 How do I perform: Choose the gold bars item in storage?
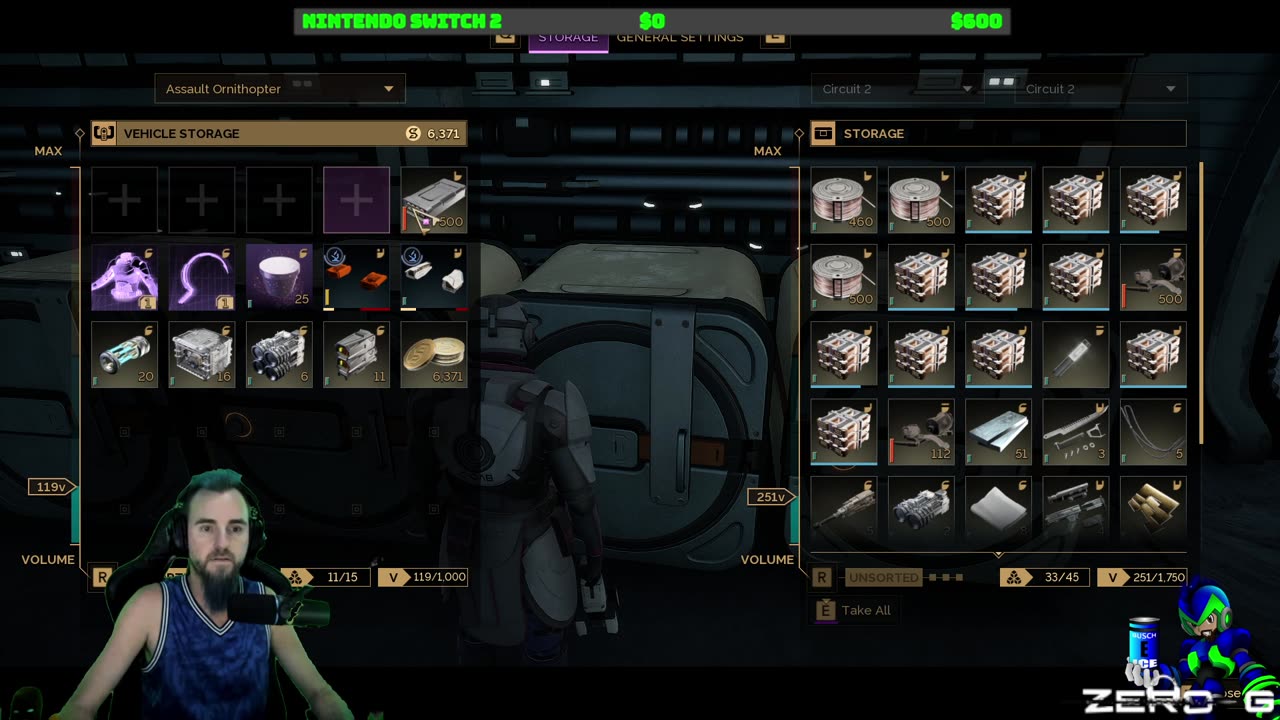tap(1153, 508)
